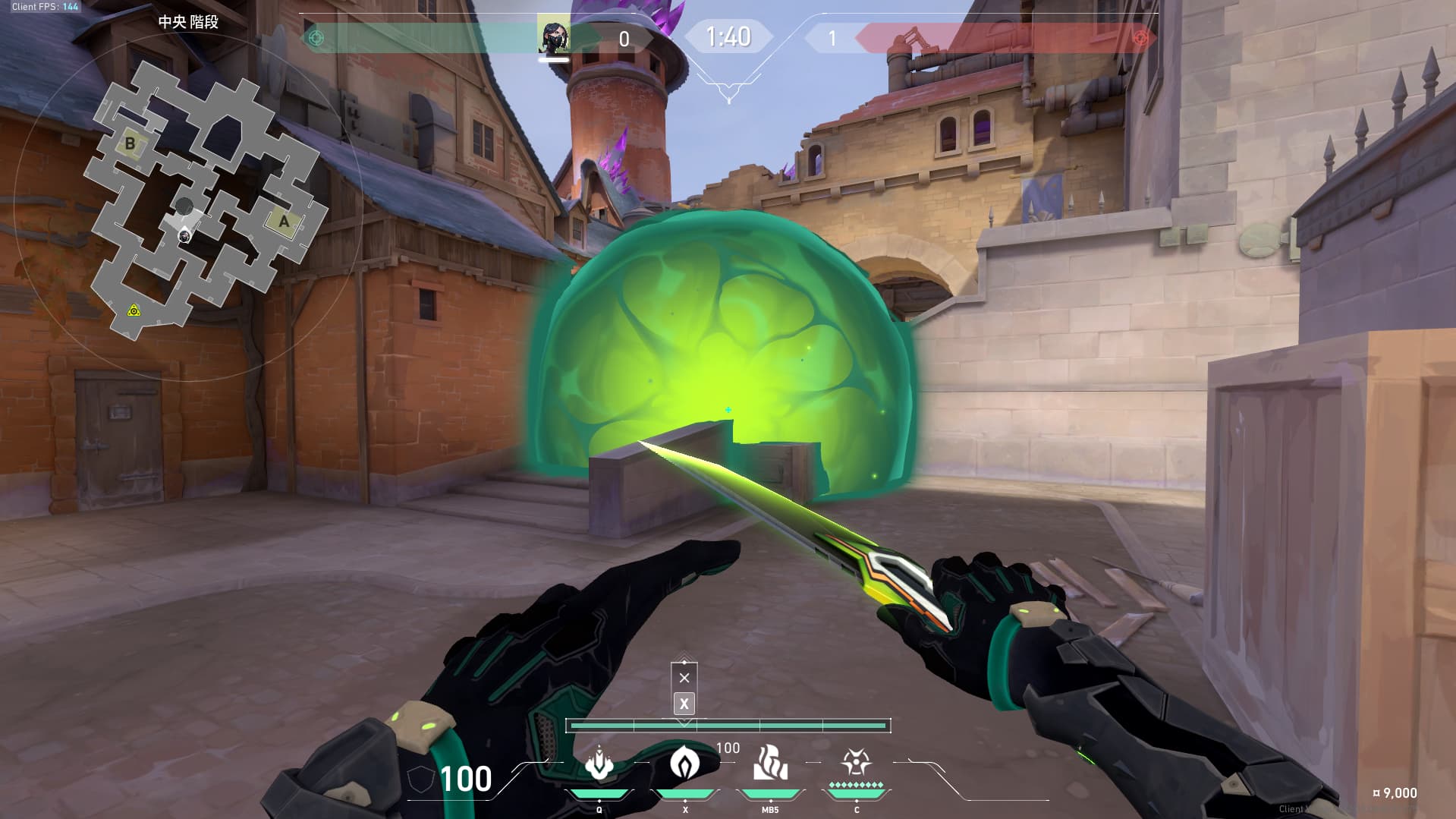1456x819 pixels.
Task: Select the B site marker on minimap
Action: click(131, 143)
